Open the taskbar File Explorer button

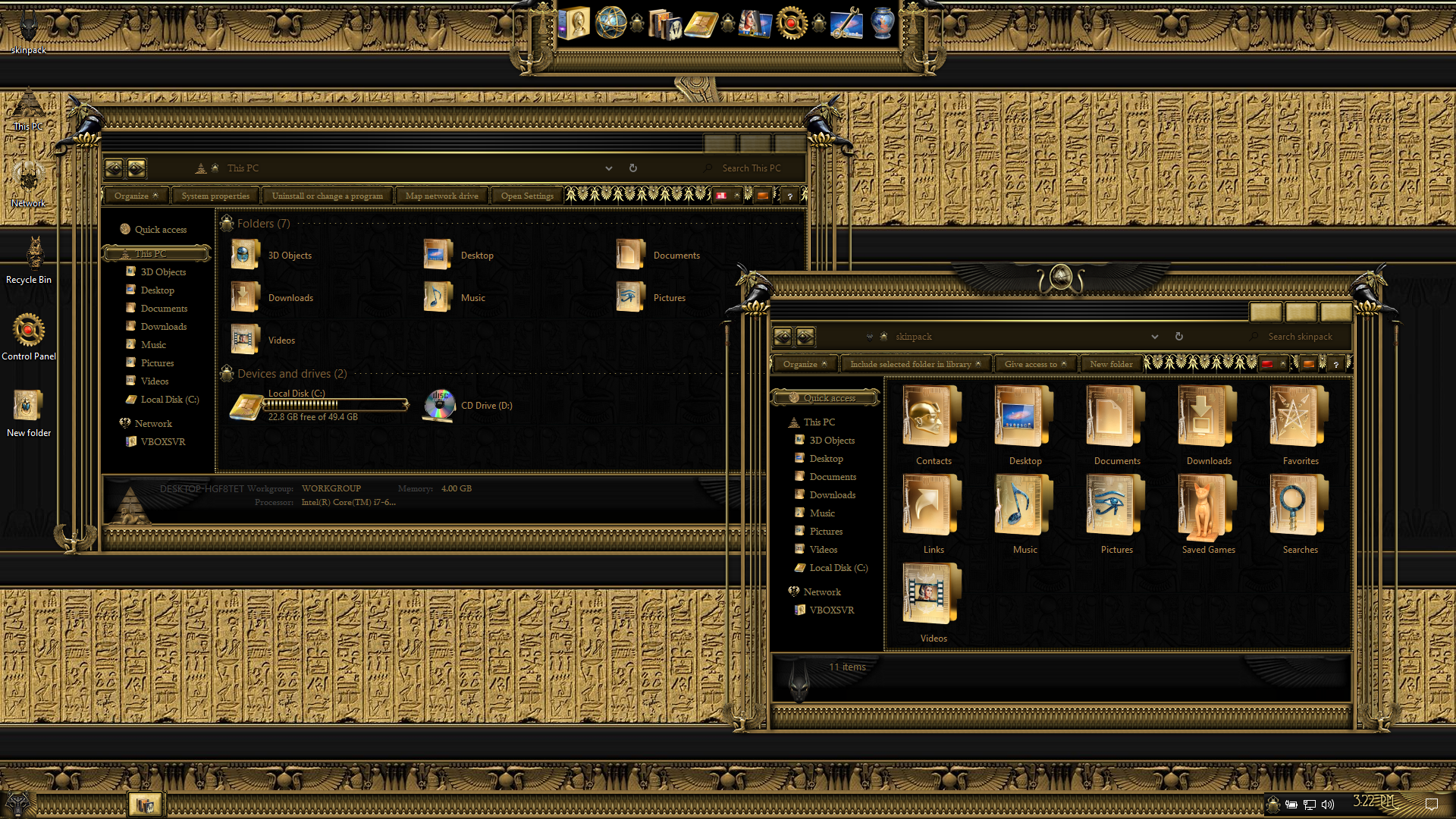pos(145,804)
